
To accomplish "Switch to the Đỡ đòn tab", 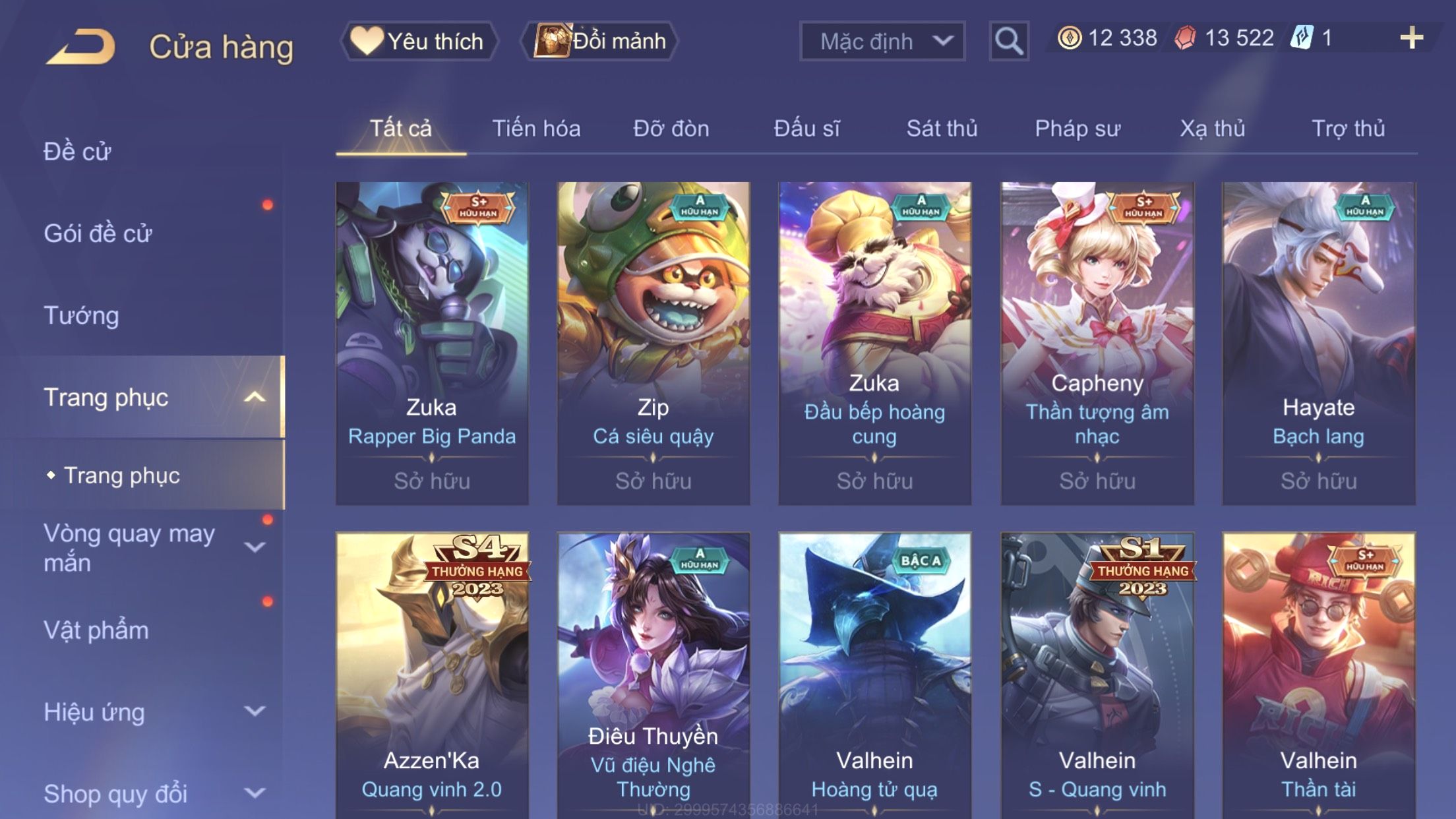I will (671, 129).
